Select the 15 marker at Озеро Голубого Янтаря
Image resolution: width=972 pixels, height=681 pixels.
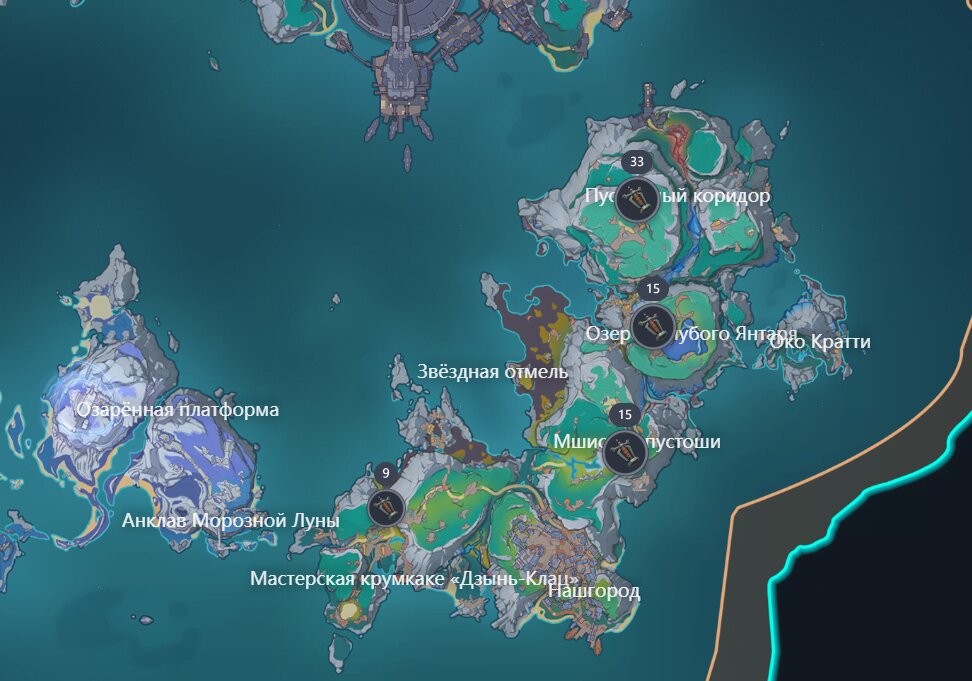click(x=653, y=325)
